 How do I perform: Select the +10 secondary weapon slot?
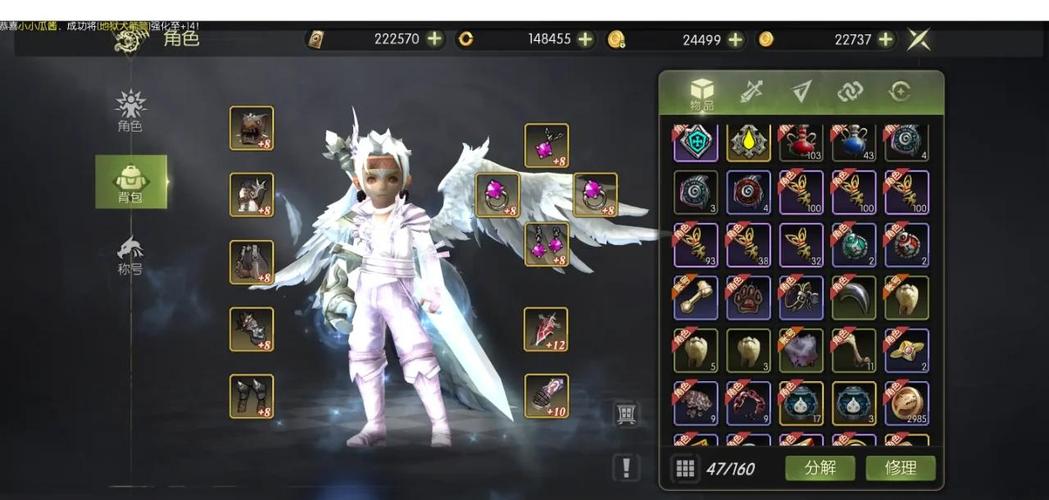tap(546, 395)
